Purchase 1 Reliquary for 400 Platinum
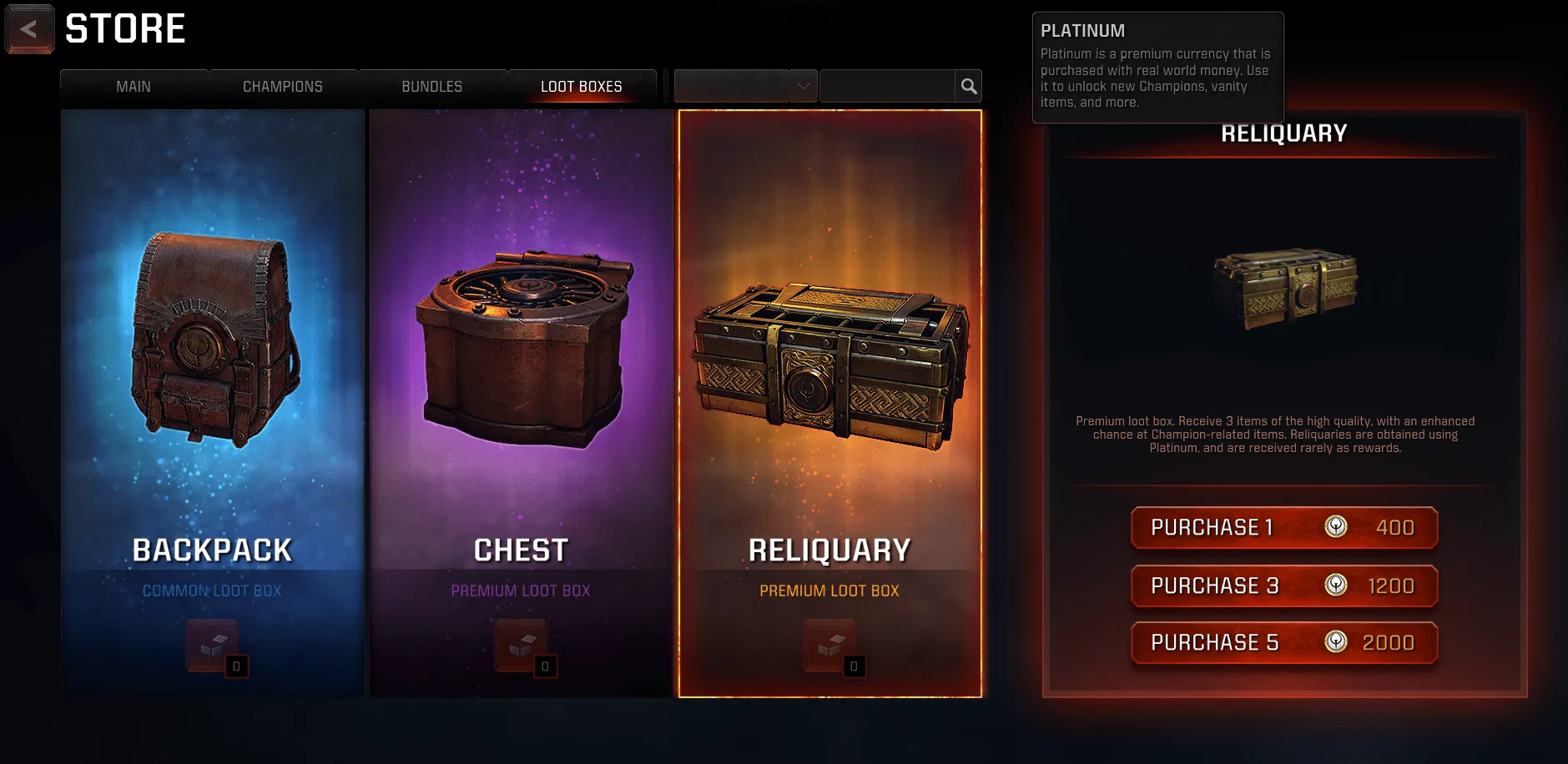This screenshot has width=1568, height=764. 1283,527
